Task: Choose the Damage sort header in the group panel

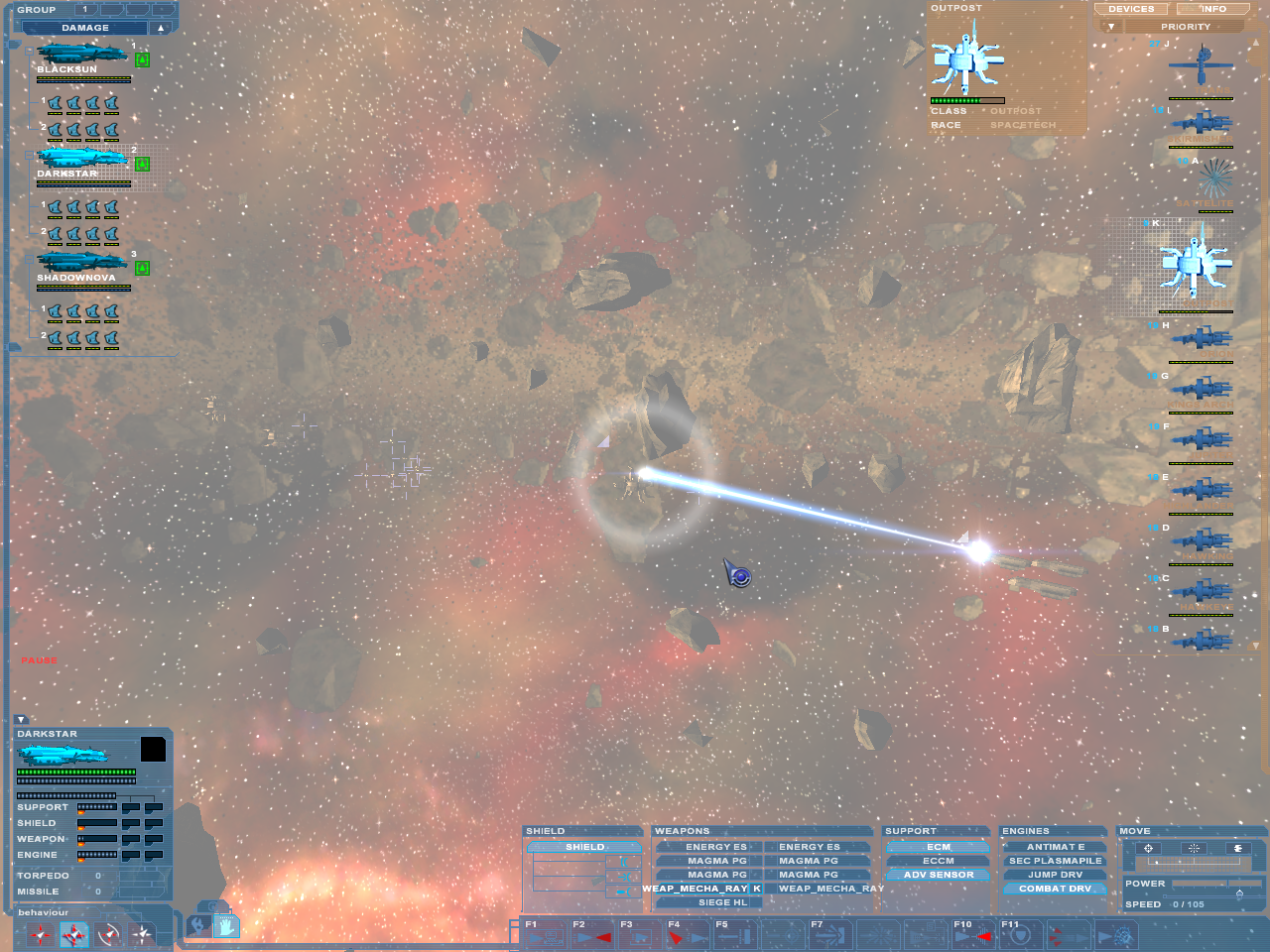Action: (x=85, y=28)
